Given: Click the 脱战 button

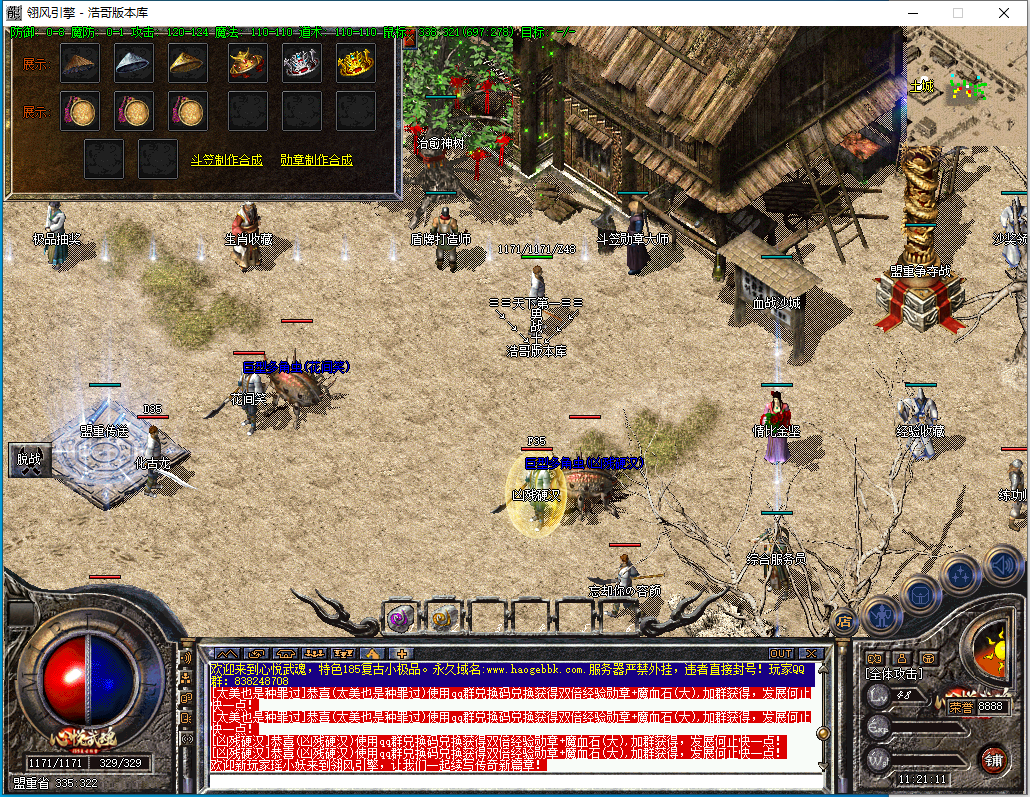Looking at the screenshot, I should pos(29,459).
